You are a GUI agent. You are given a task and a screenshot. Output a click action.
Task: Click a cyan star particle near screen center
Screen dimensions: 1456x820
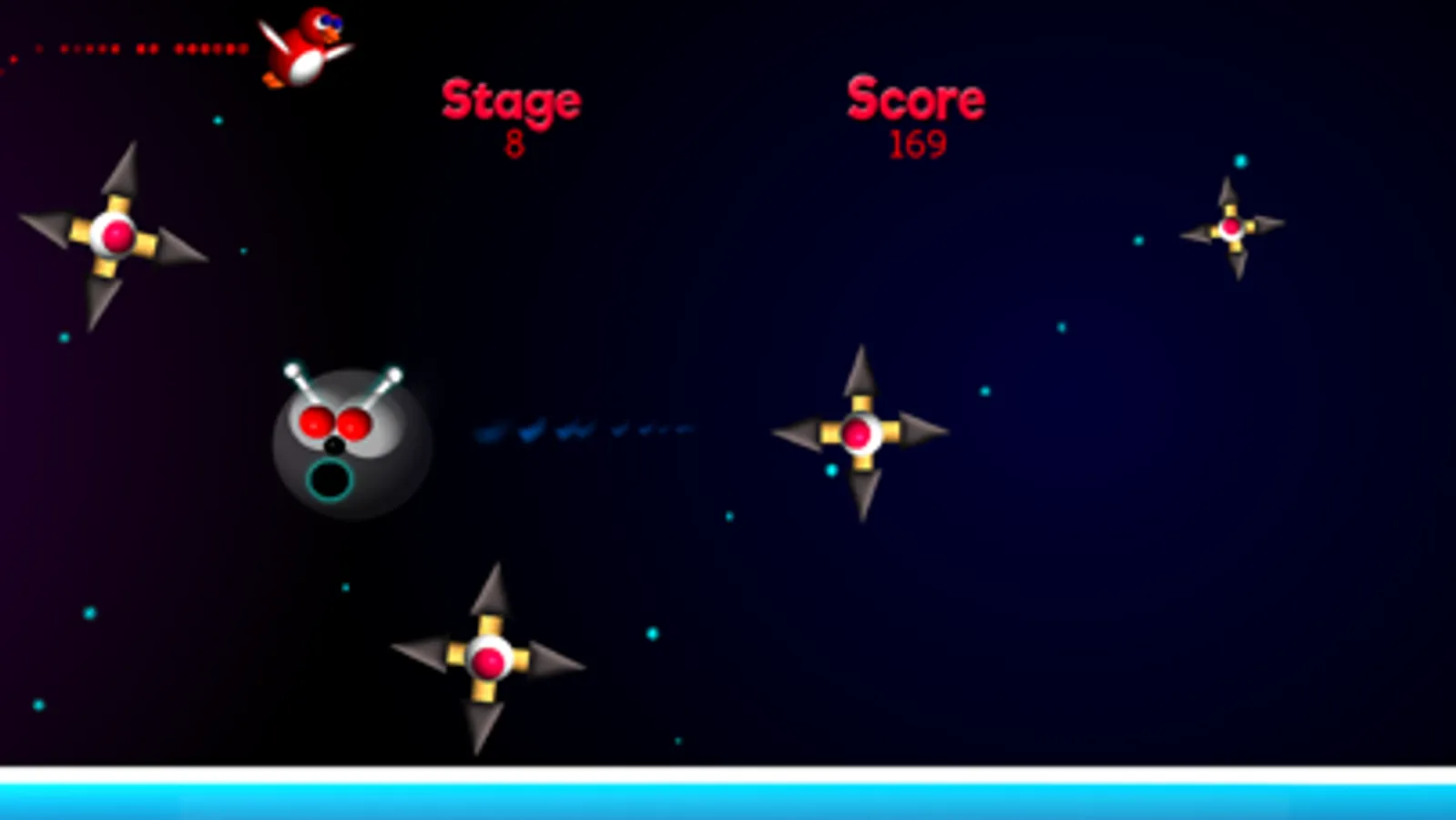pyautogui.click(x=831, y=471)
